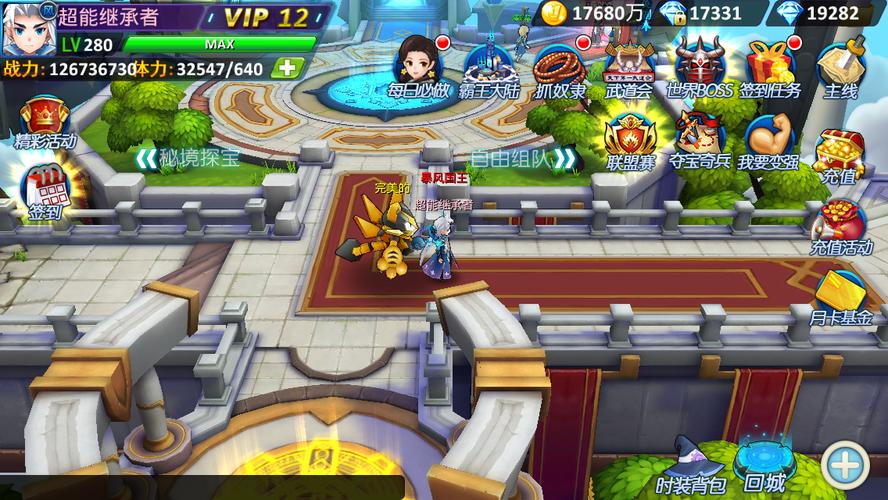Open 签到任务 gift box icon
Screen dimensions: 888x500
pos(769,66)
